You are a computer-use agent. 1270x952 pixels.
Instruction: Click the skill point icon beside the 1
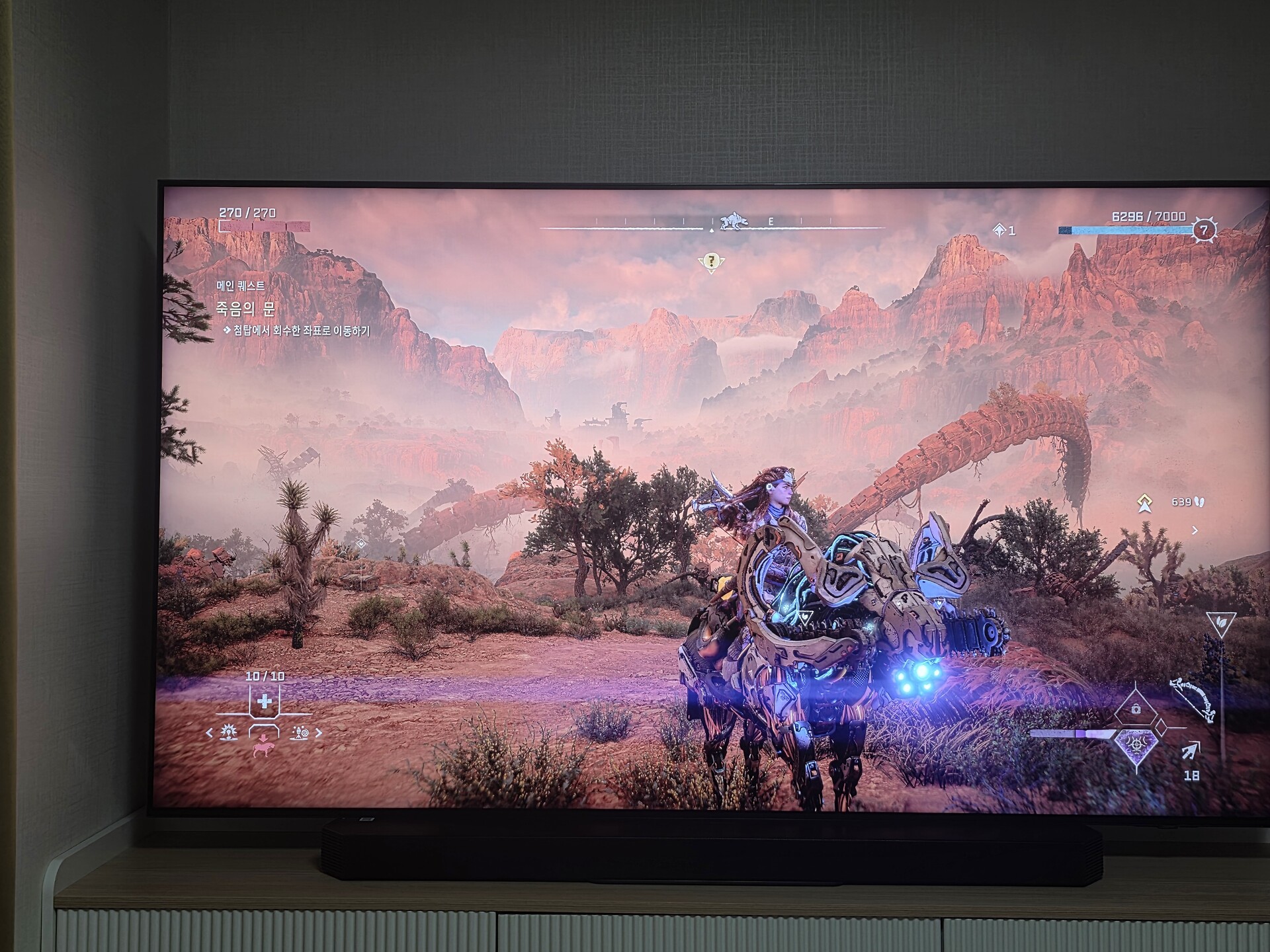point(999,230)
